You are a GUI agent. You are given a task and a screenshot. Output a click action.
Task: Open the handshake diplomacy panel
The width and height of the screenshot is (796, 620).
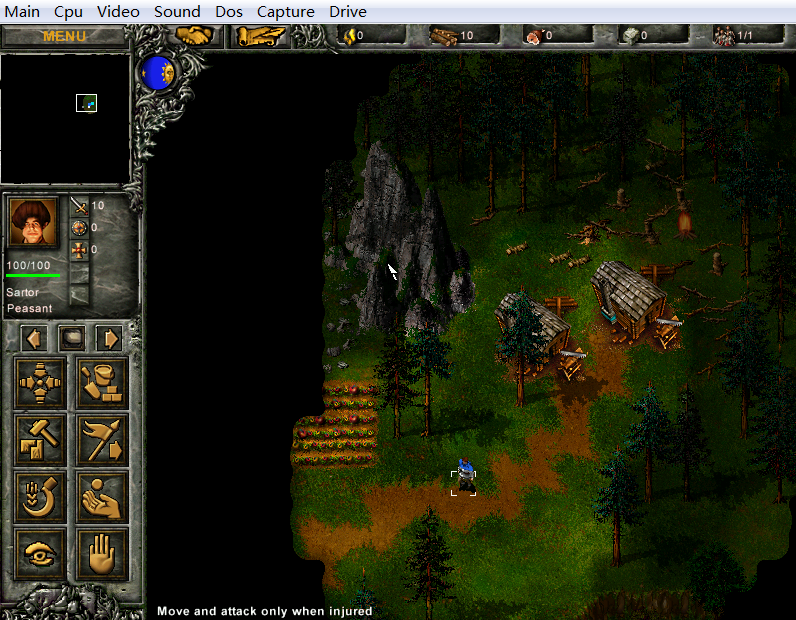(x=195, y=35)
